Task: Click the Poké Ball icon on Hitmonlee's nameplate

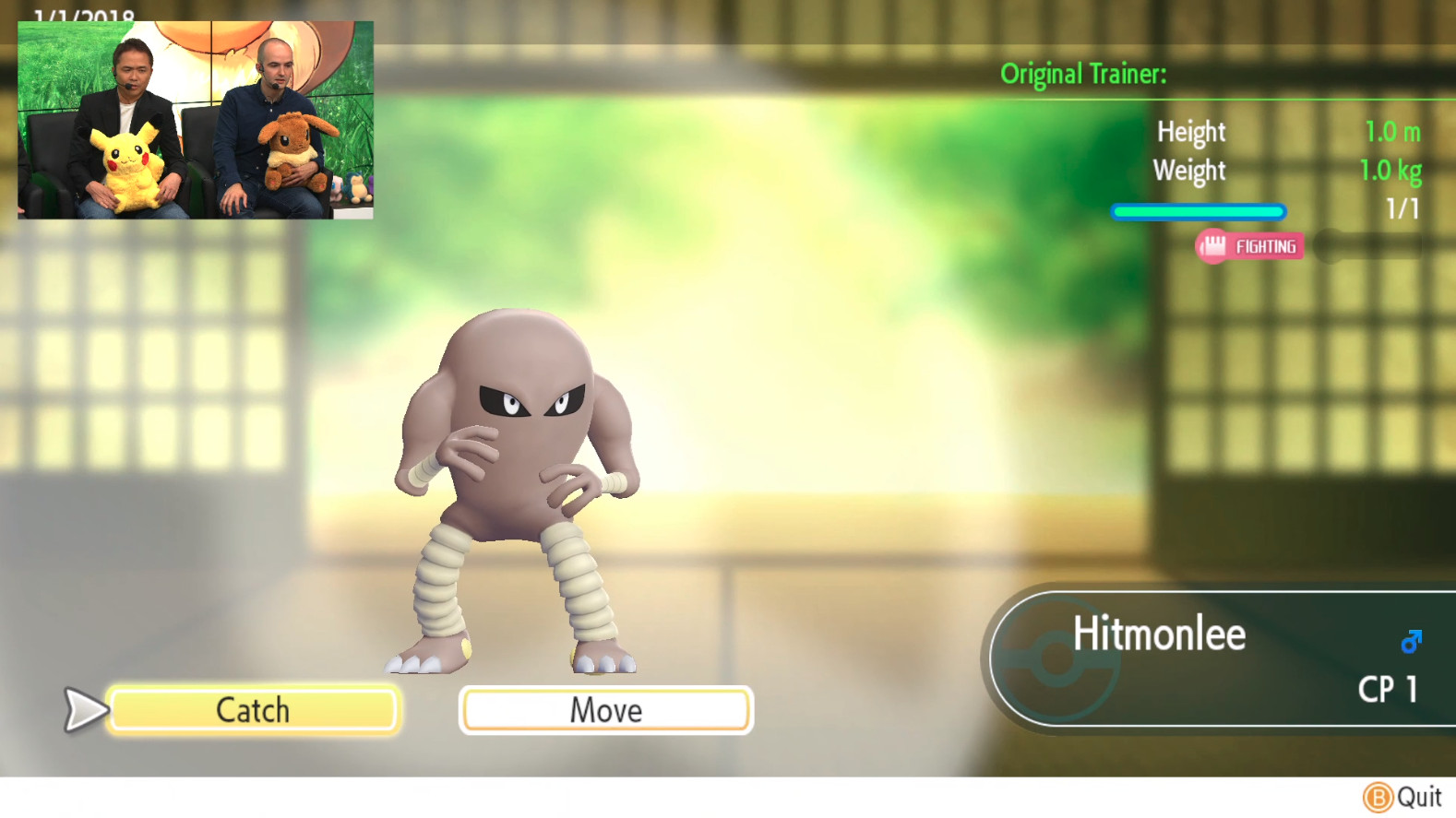Action: (1055, 659)
